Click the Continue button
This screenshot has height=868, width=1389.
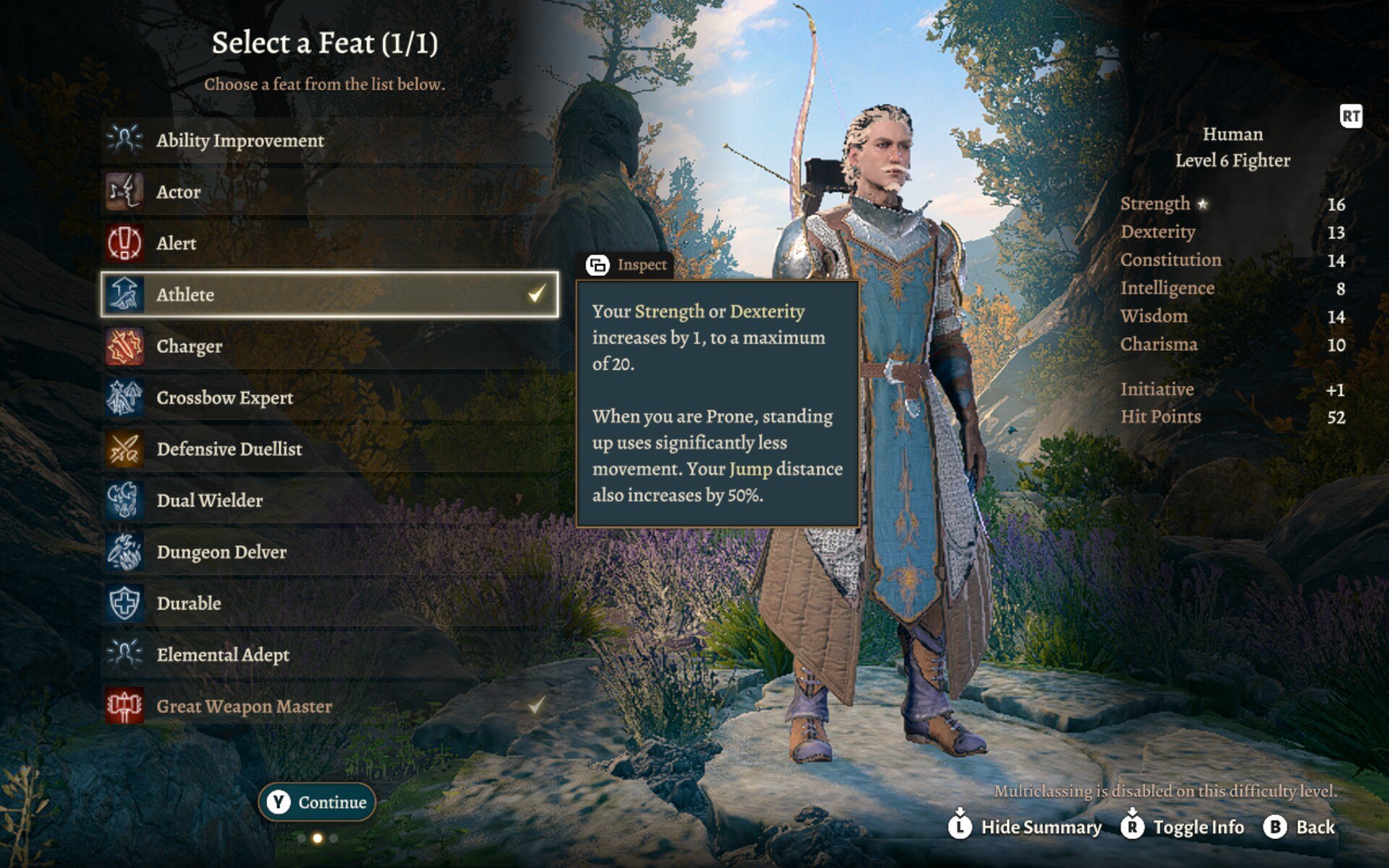pyautogui.click(x=318, y=802)
